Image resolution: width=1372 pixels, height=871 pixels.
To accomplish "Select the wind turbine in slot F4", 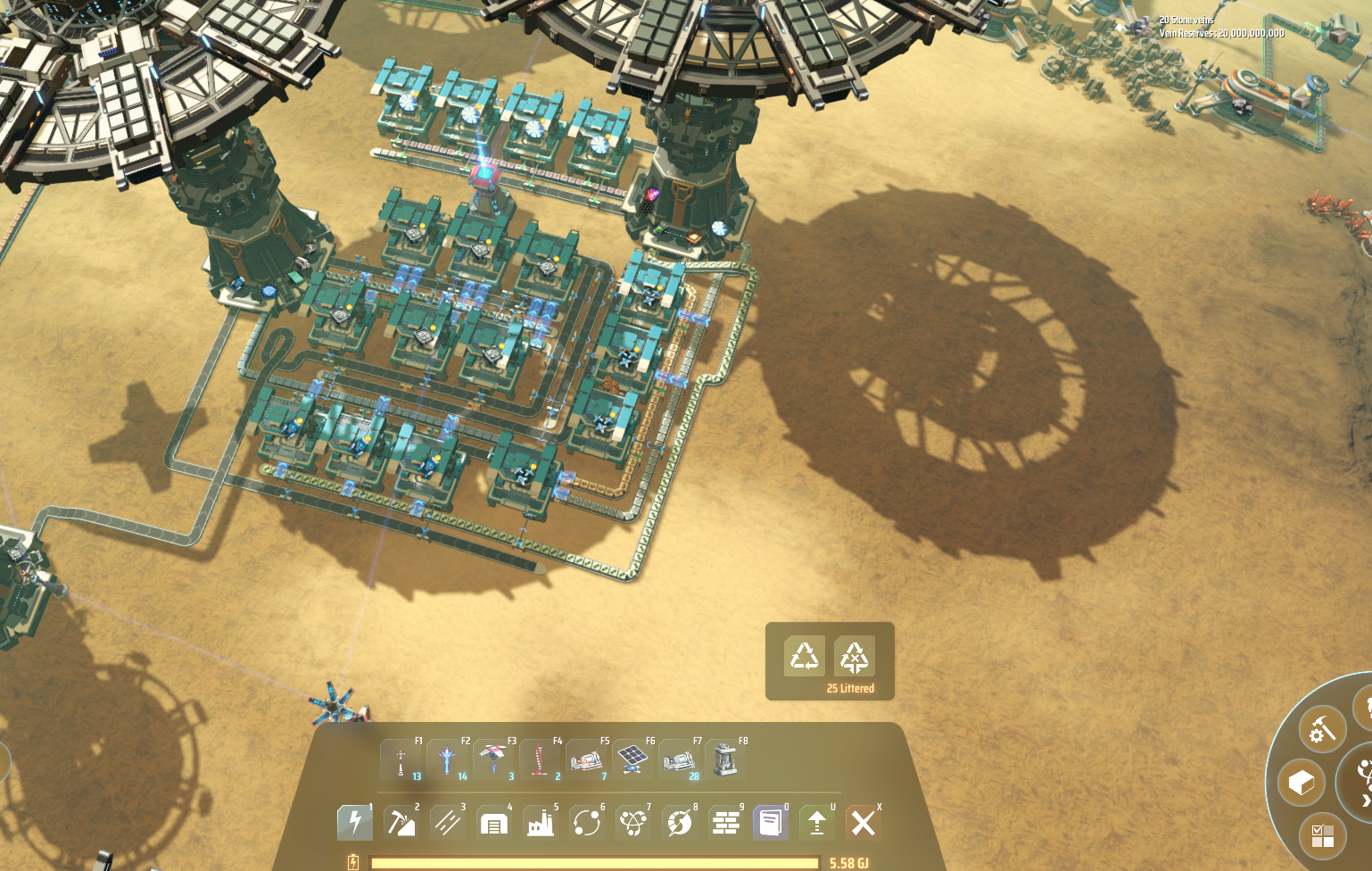I will (541, 760).
